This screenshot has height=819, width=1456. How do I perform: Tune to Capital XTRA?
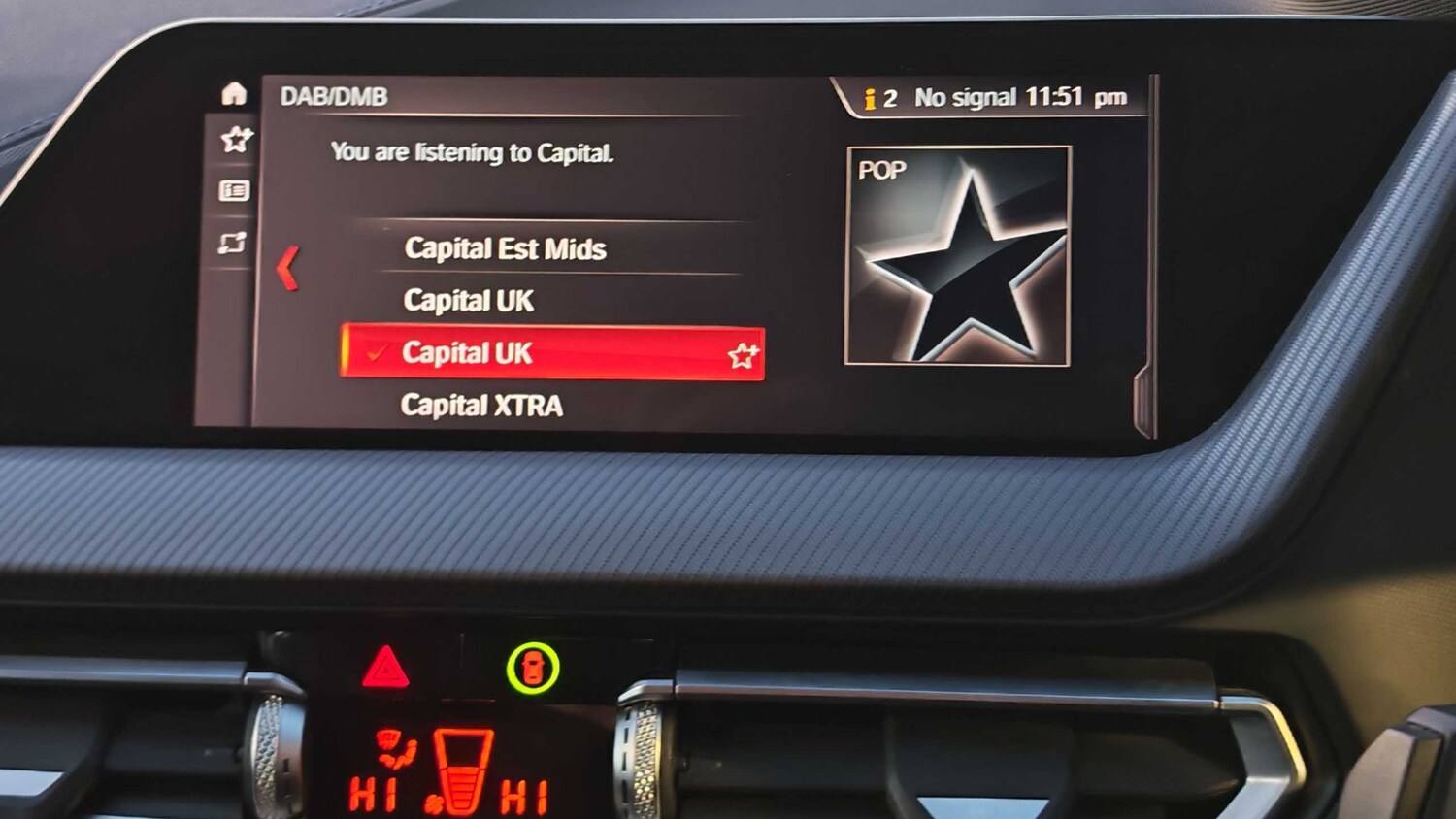481,405
